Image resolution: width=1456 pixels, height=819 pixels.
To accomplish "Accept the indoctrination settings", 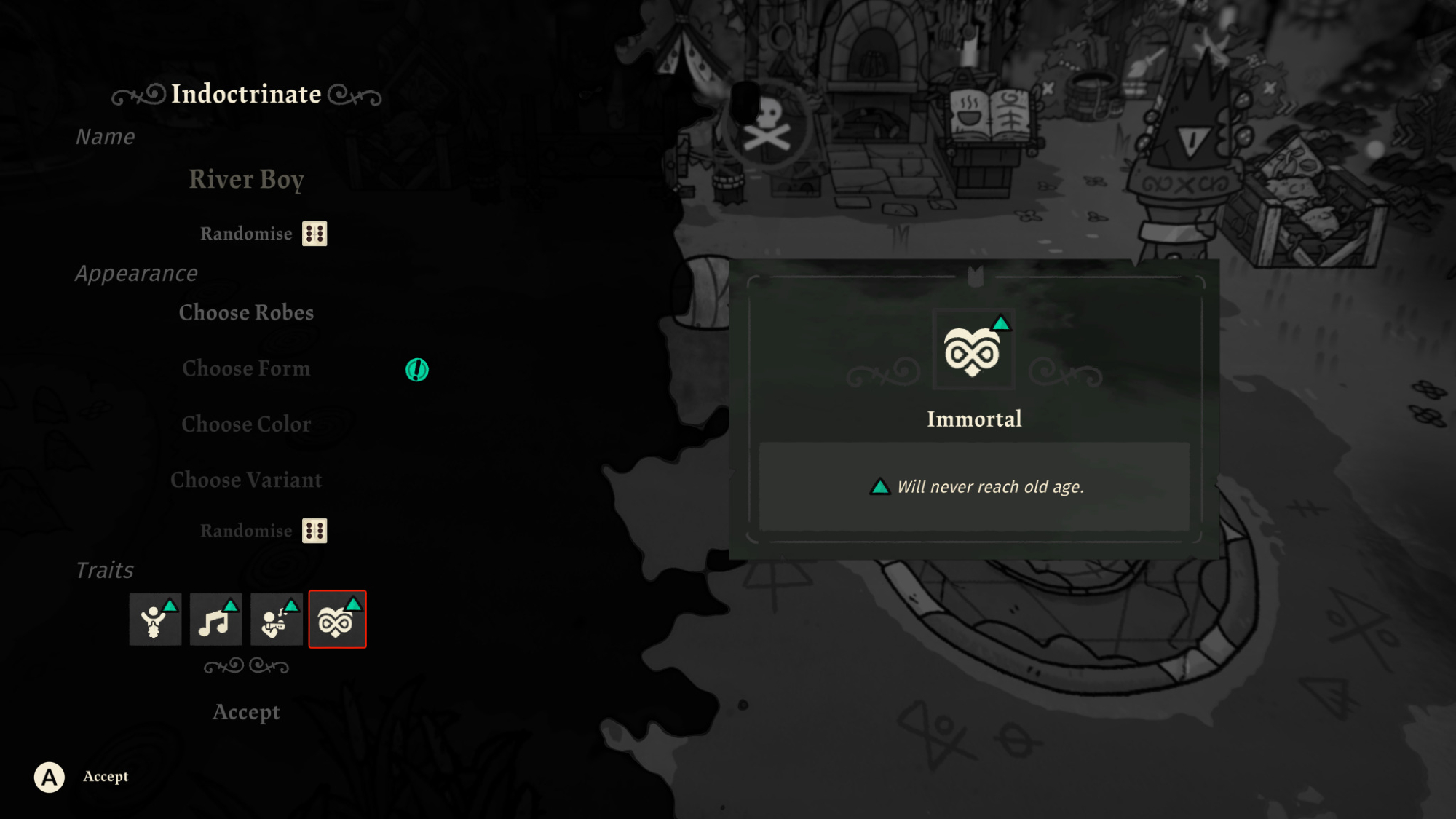I will click(246, 712).
